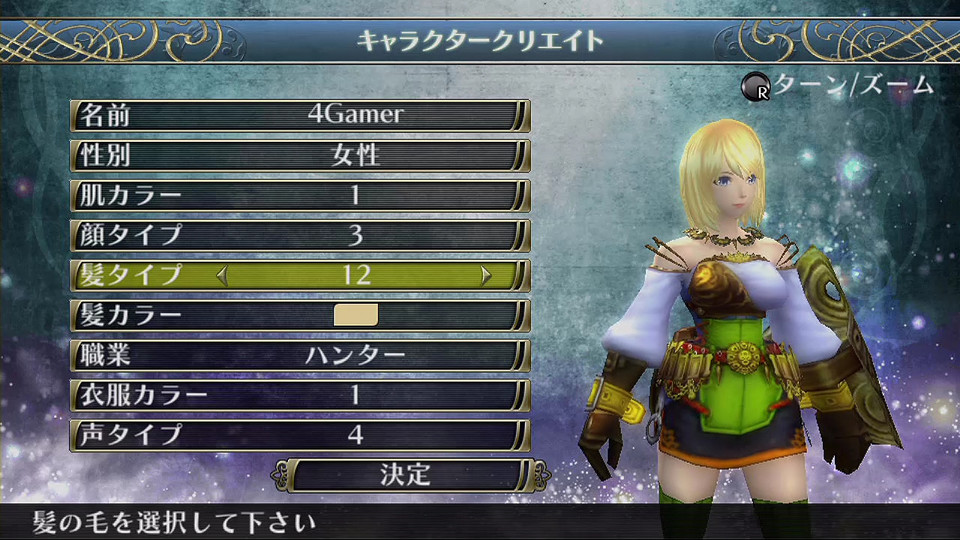The width and height of the screenshot is (960, 540).
Task: Select the 髪カラー hair color swatch
Action: point(355,315)
